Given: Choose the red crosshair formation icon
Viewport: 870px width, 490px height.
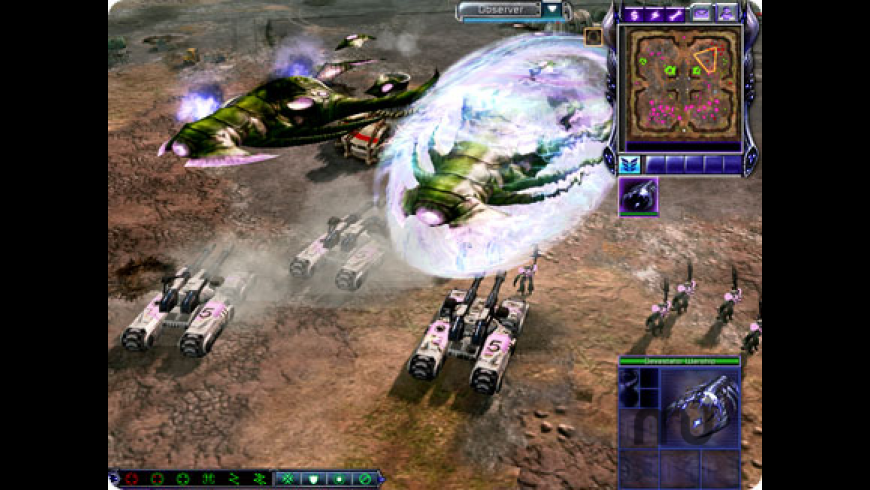Looking at the screenshot, I should [130, 479].
